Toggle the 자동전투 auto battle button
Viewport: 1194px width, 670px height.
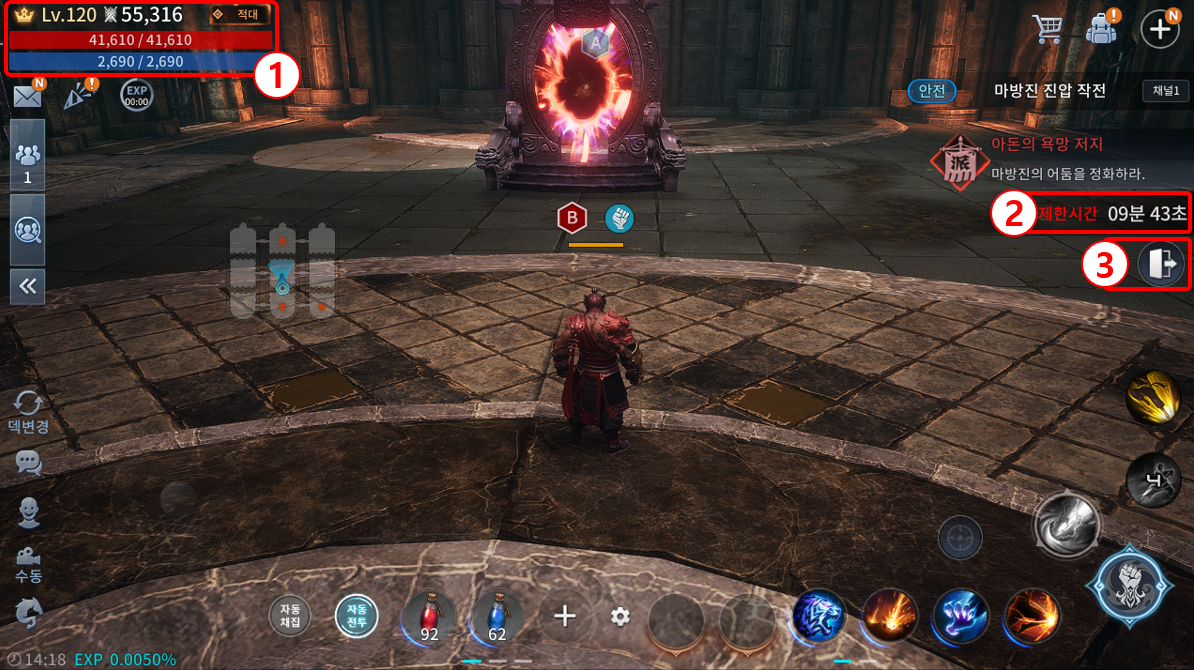click(x=357, y=615)
